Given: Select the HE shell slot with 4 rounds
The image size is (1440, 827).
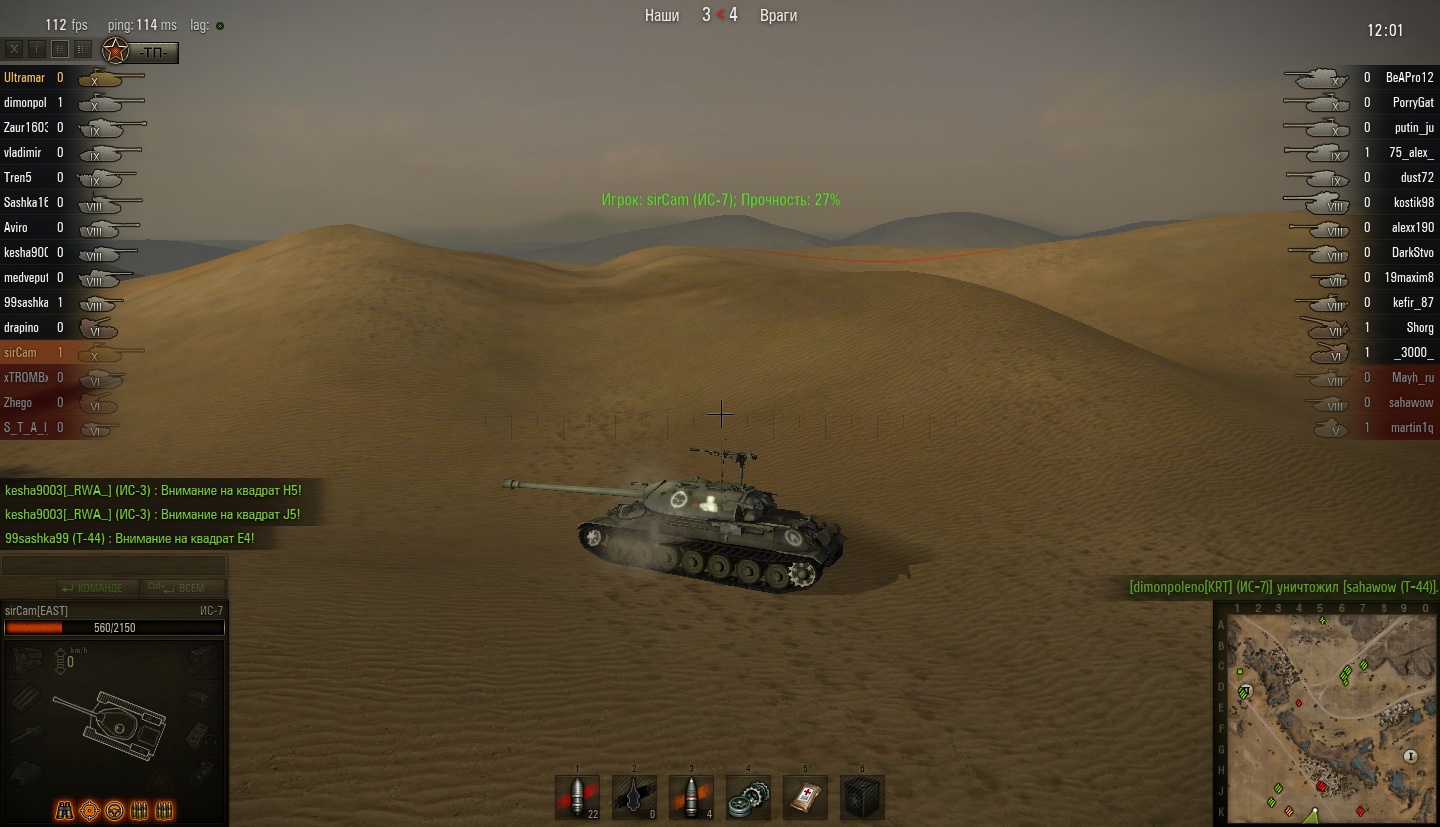Looking at the screenshot, I should pos(691,798).
